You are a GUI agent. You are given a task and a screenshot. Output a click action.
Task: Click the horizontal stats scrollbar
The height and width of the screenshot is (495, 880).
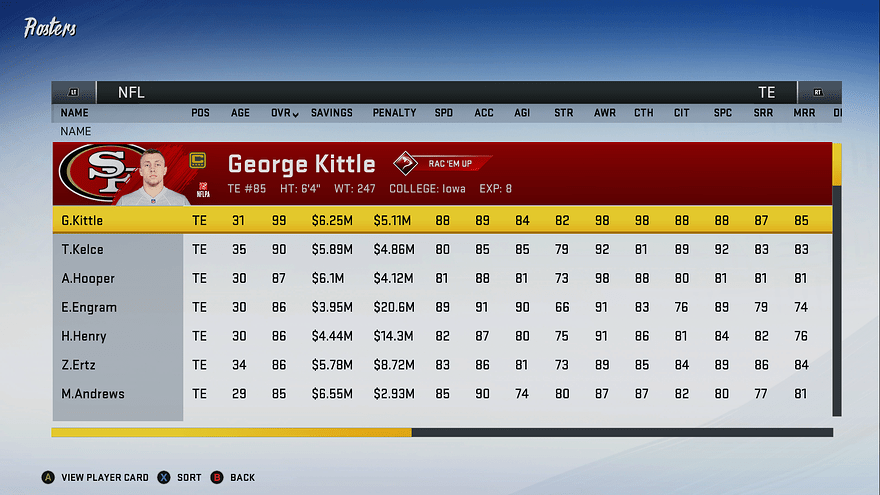(440, 433)
